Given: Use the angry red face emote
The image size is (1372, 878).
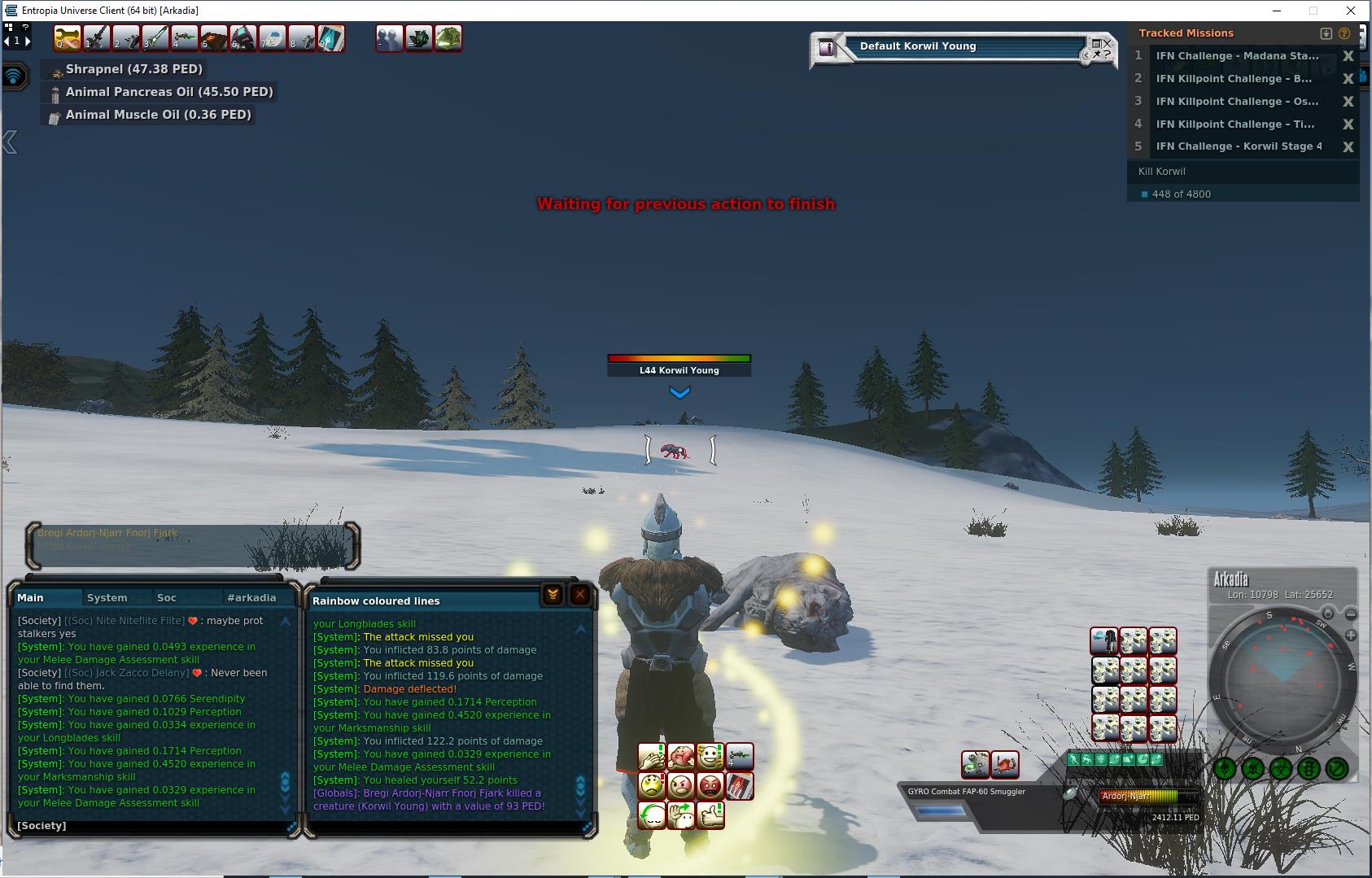Looking at the screenshot, I should [710, 786].
